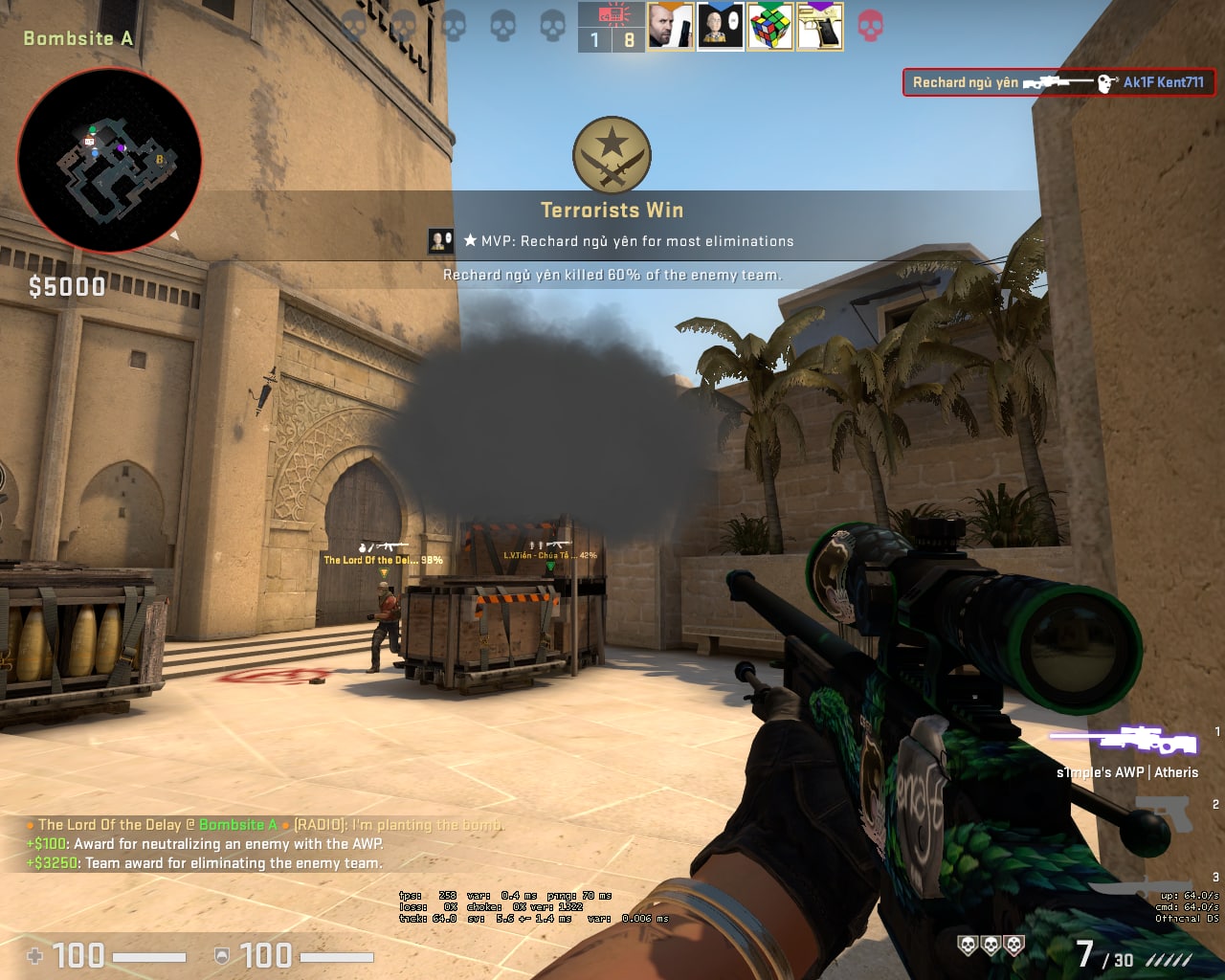Switch to the pistol weapon slot

tap(1164, 814)
